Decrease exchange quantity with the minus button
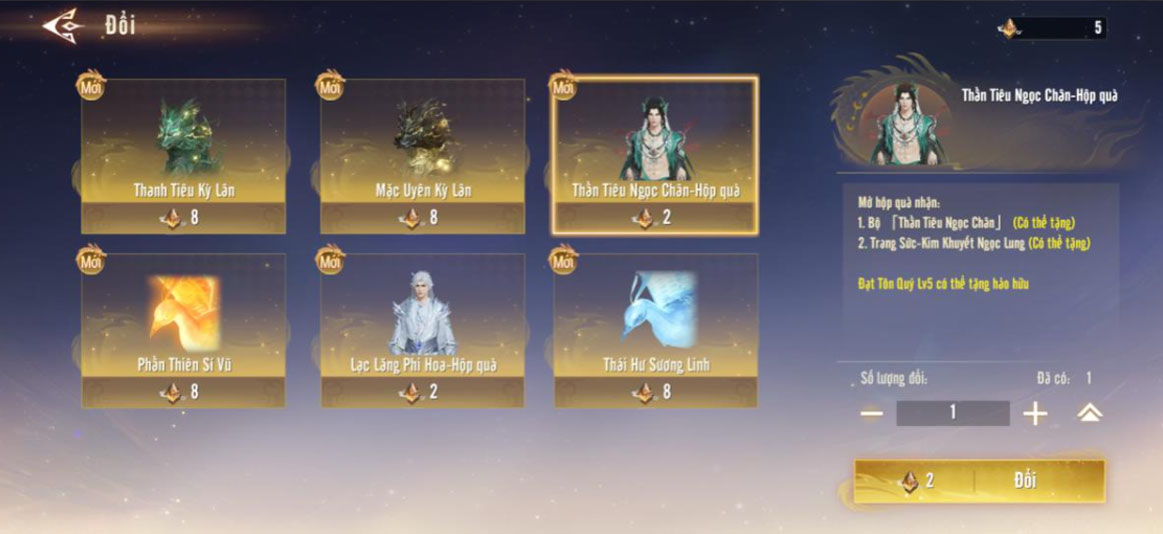Viewport: 1163px width, 534px height. click(871, 413)
